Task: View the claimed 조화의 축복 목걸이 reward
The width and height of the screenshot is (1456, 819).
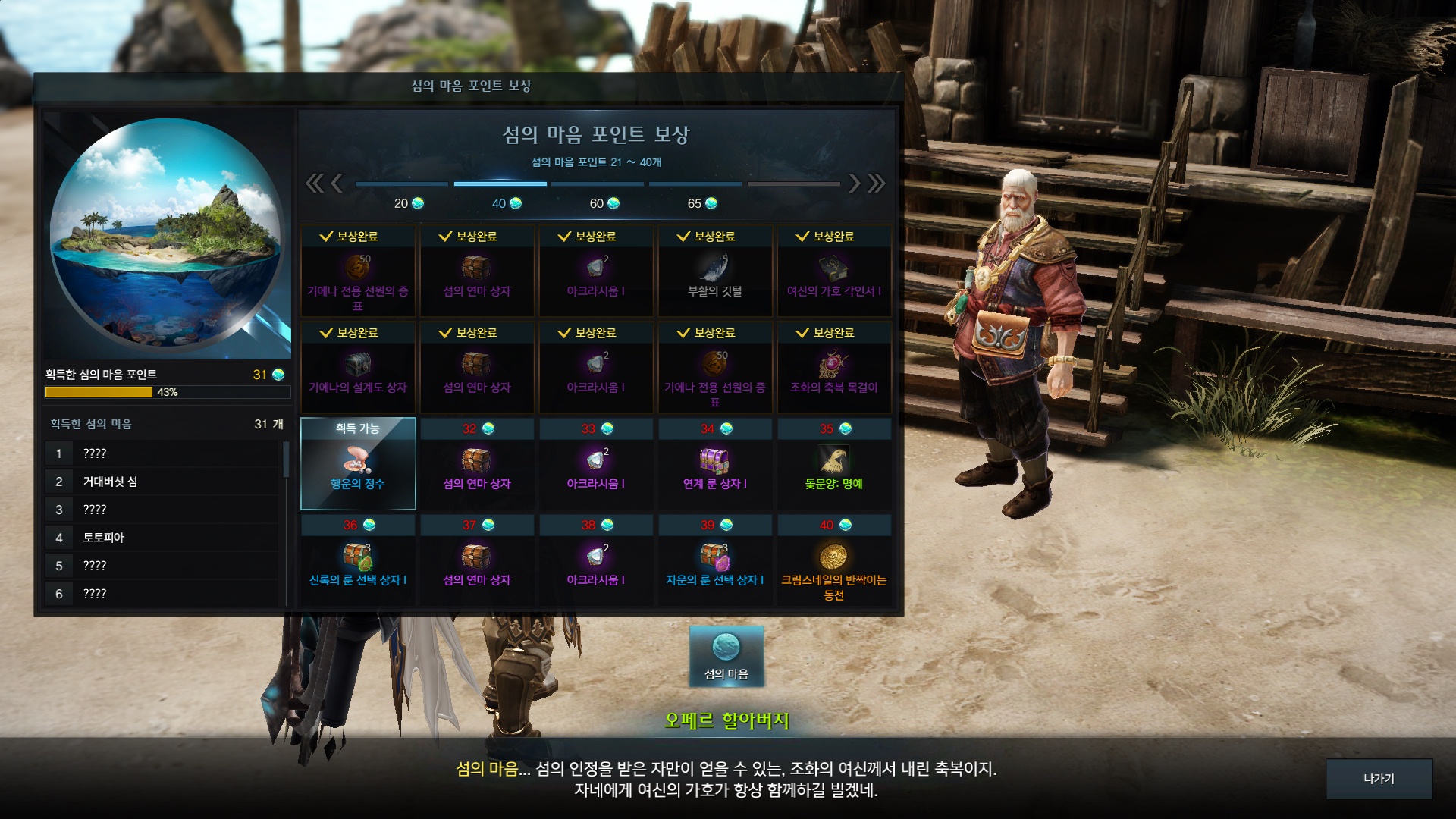Action: pos(833,368)
